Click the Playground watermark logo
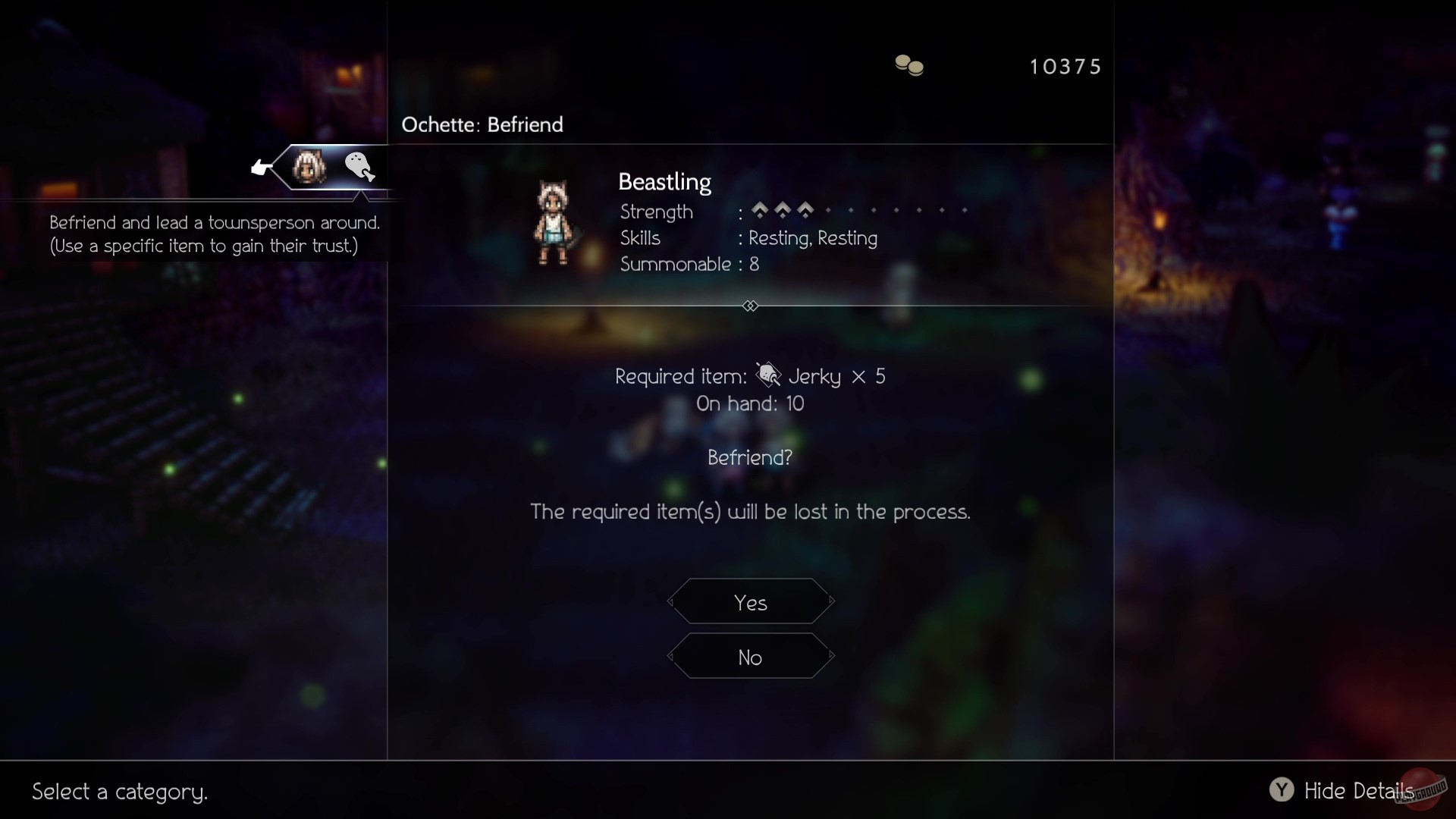This screenshot has width=1456, height=819. point(1420,790)
